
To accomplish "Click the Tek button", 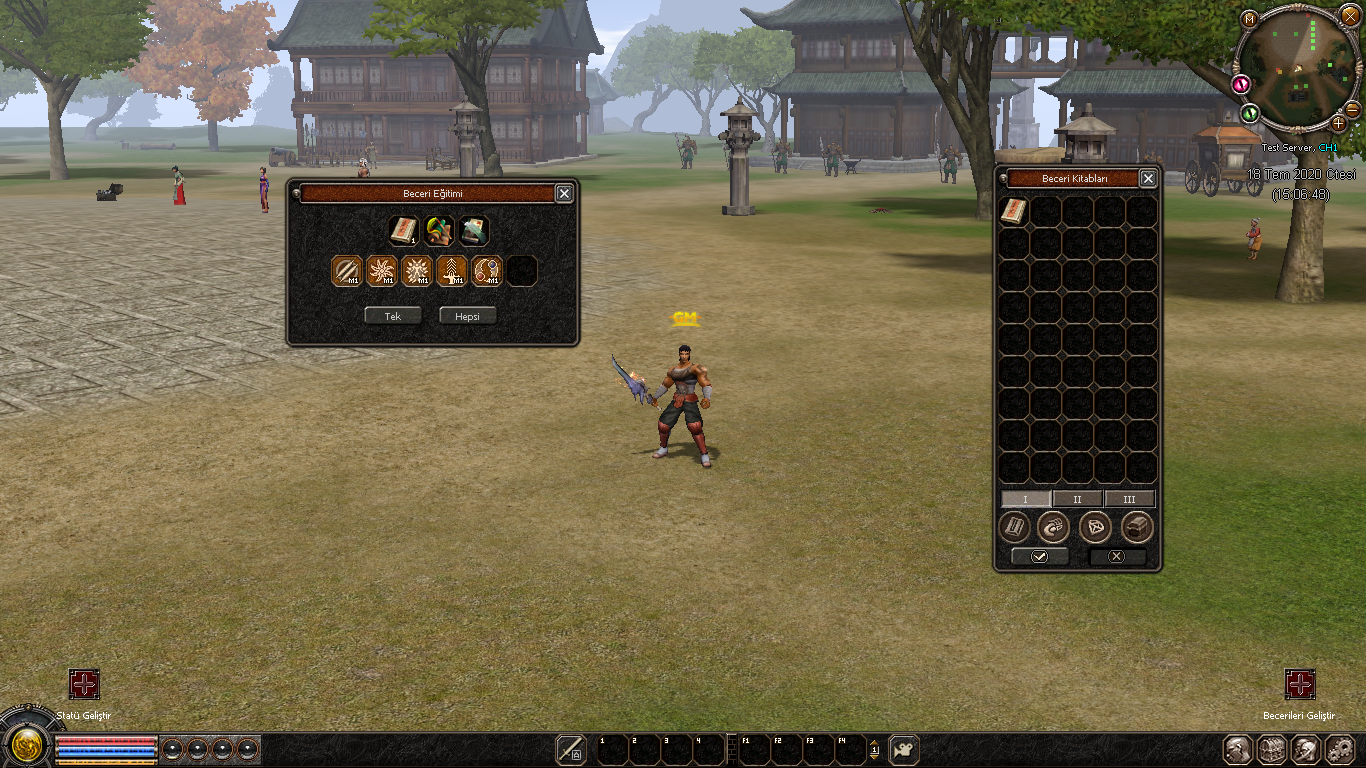I will tap(393, 316).
